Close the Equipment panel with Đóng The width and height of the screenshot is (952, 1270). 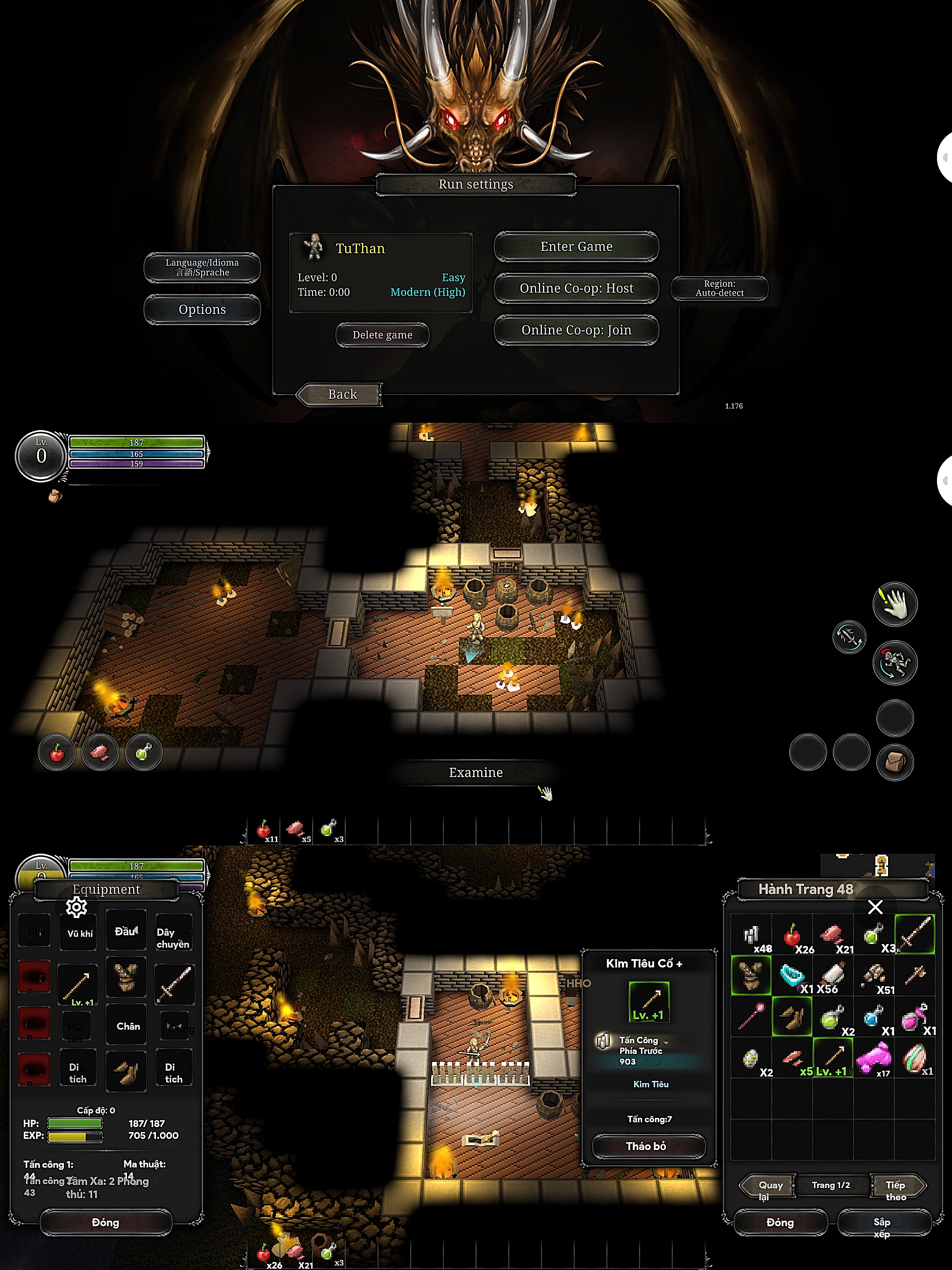click(106, 1222)
